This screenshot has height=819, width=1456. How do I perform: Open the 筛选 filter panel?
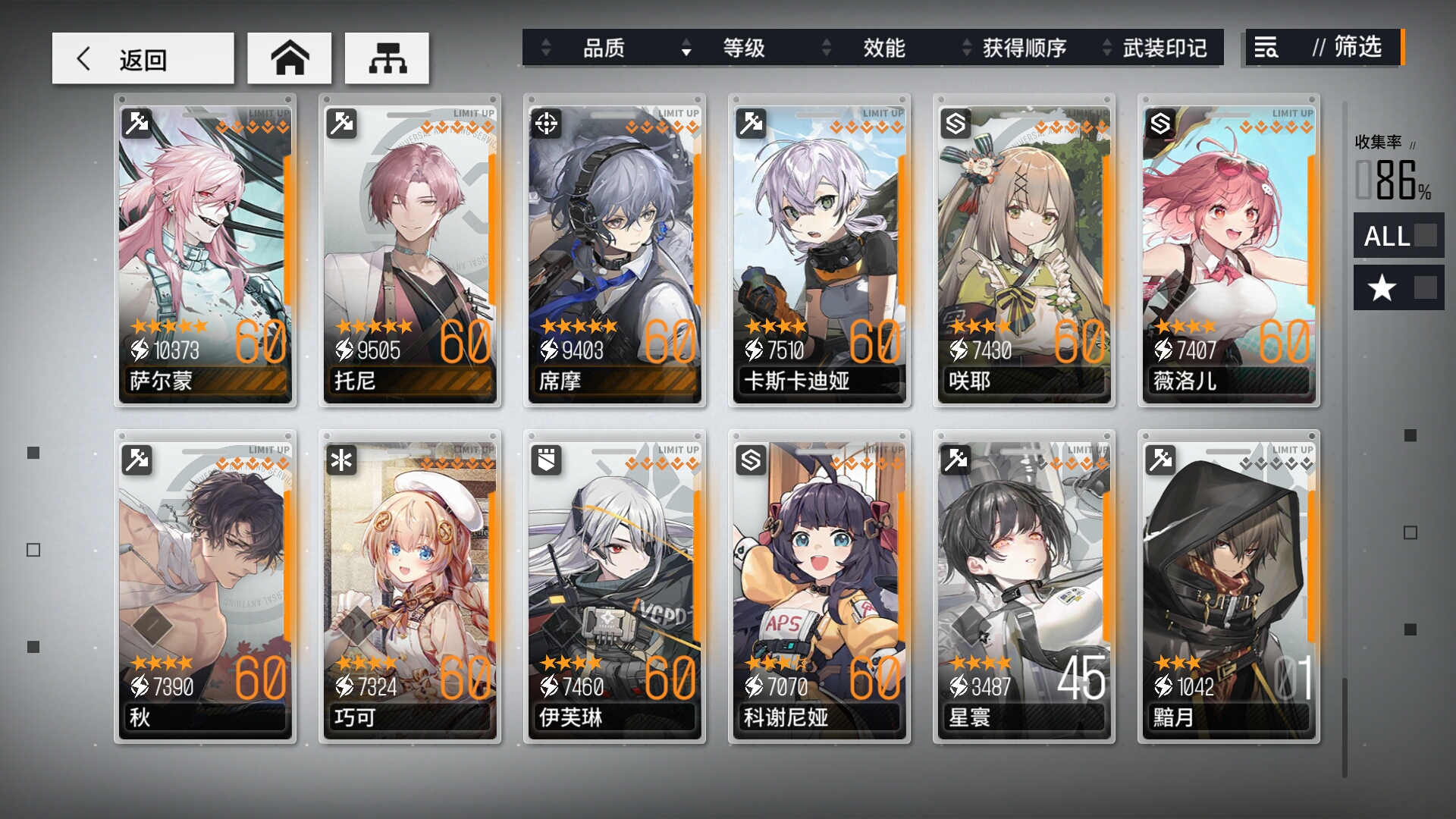click(1323, 48)
